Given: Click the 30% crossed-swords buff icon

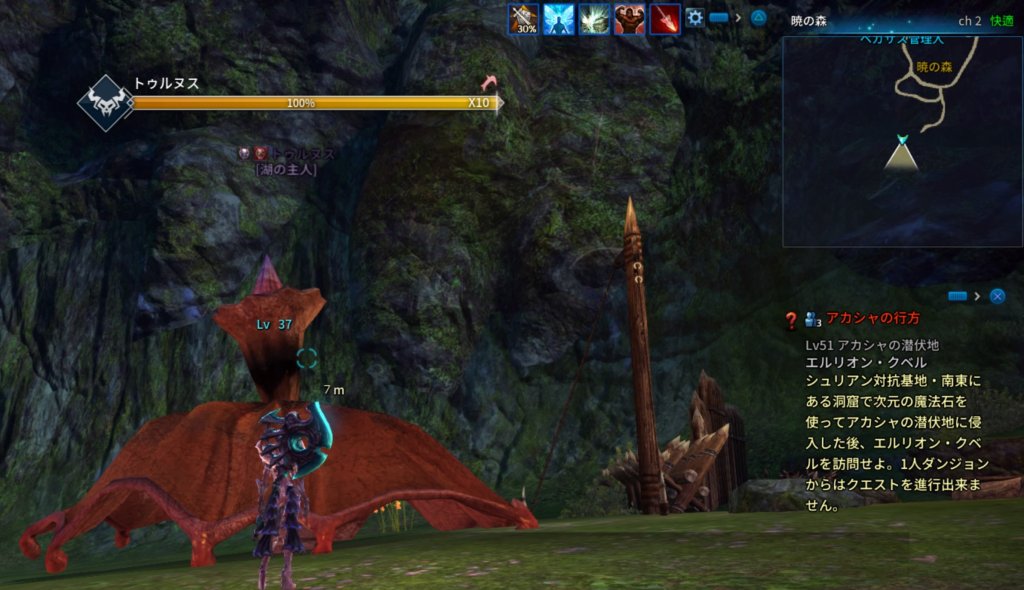Looking at the screenshot, I should [525, 19].
